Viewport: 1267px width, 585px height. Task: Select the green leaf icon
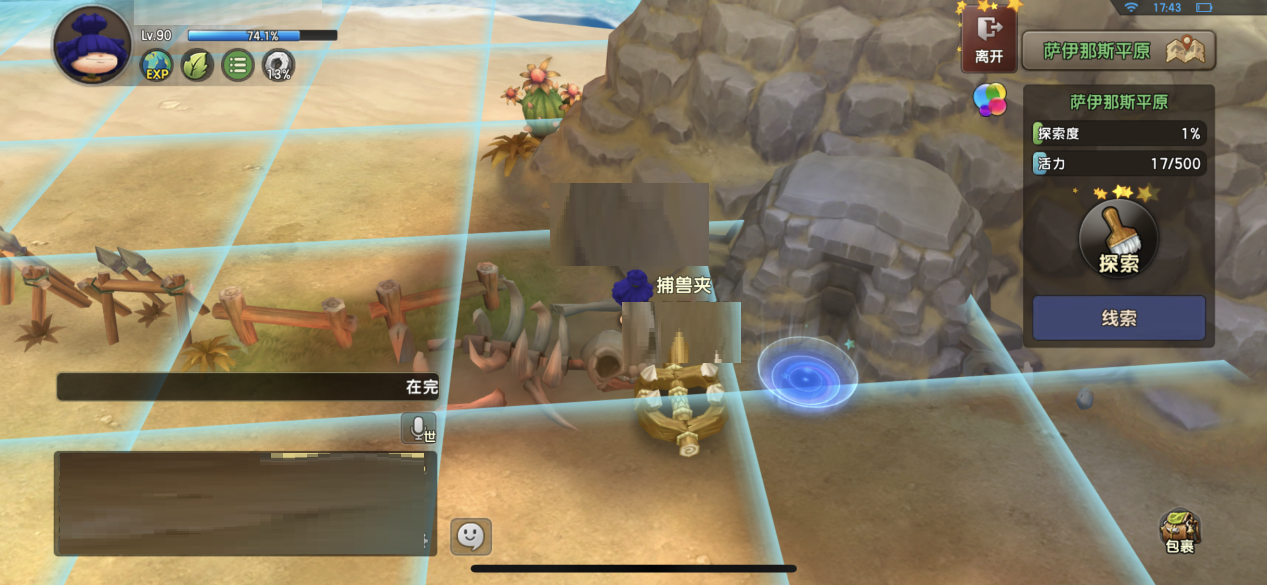point(197,66)
